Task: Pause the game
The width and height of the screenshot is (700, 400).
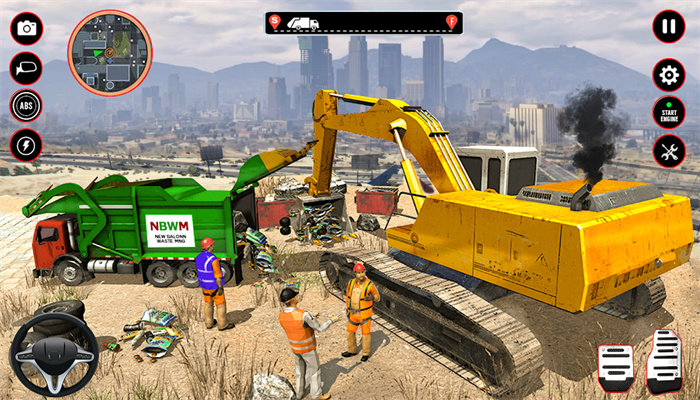Action: [x=668, y=26]
